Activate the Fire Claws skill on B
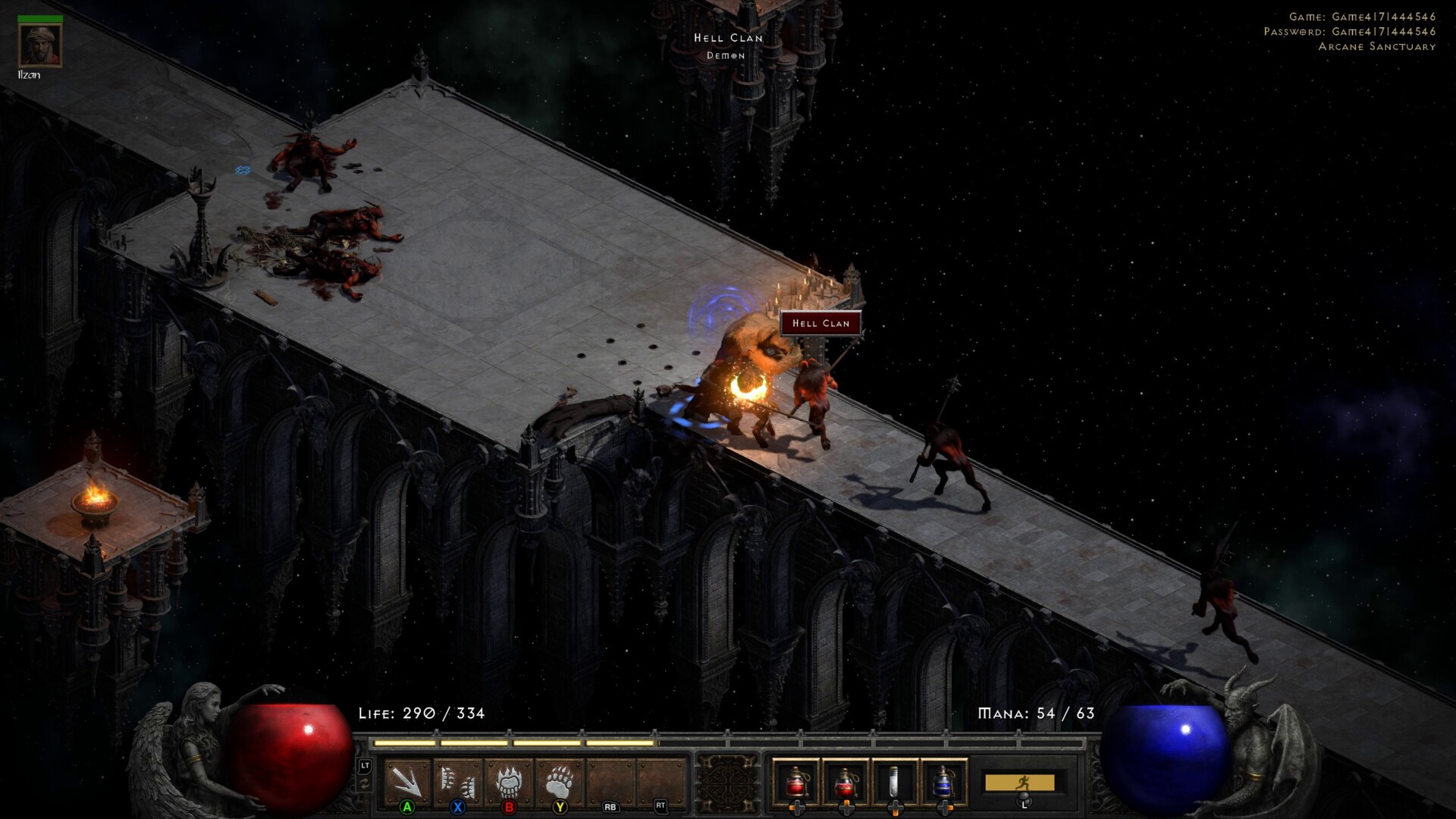The height and width of the screenshot is (819, 1456). click(507, 781)
